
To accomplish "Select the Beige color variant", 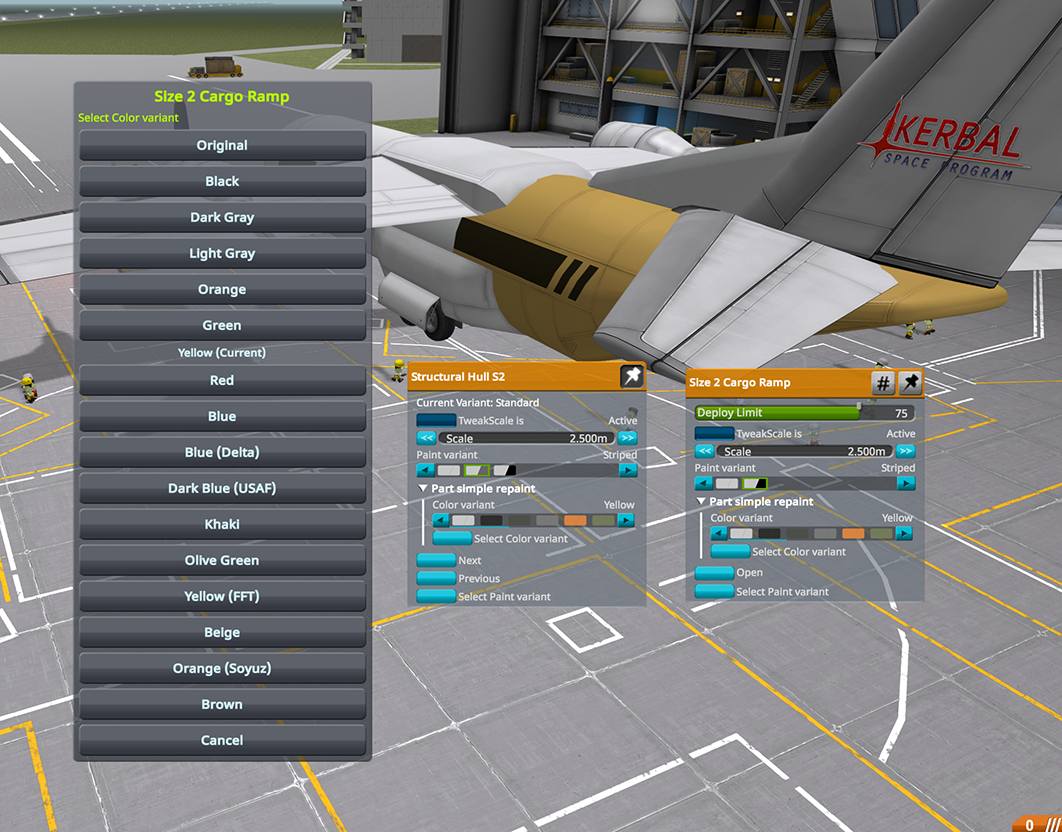I will point(222,632).
